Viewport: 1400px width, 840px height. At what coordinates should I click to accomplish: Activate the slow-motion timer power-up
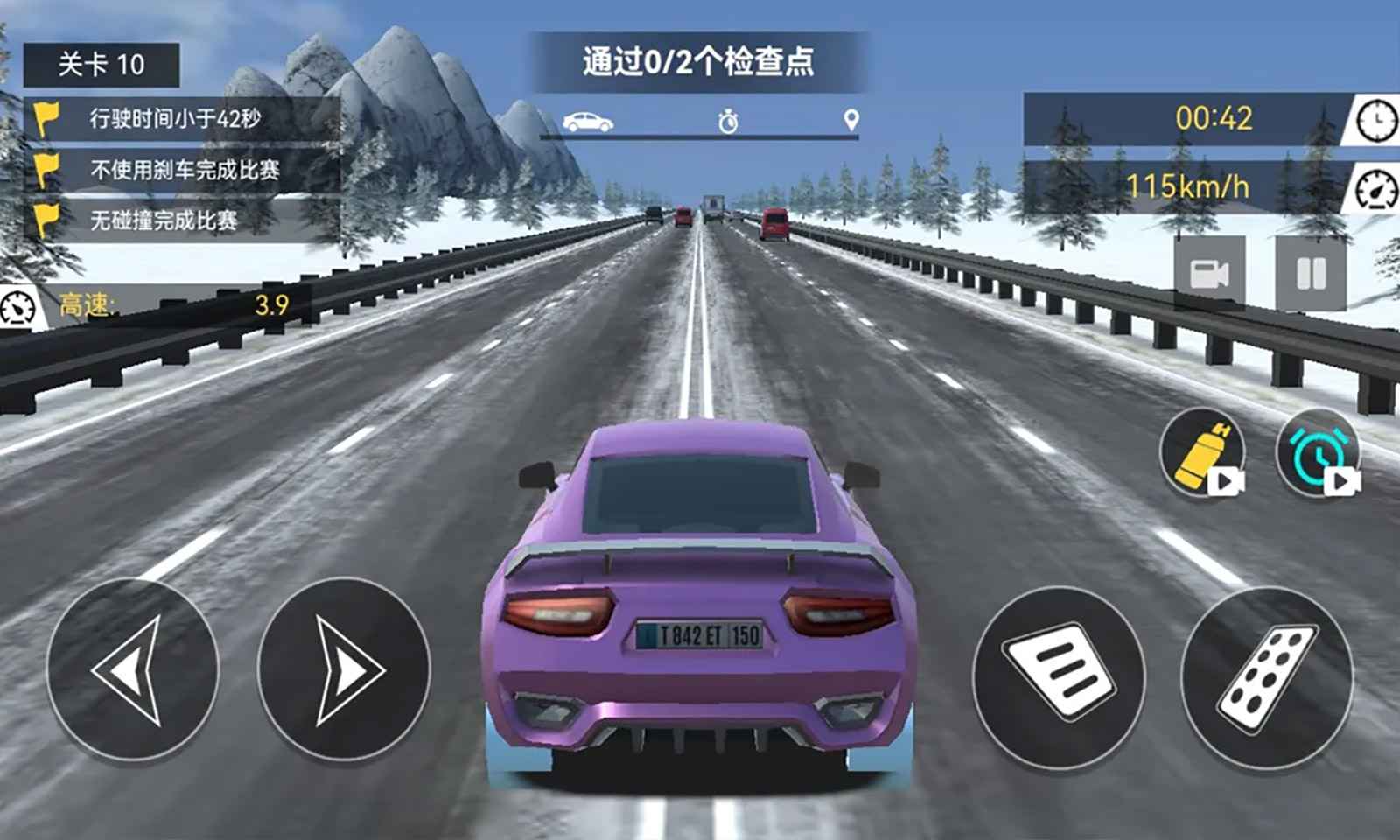pos(1314,455)
